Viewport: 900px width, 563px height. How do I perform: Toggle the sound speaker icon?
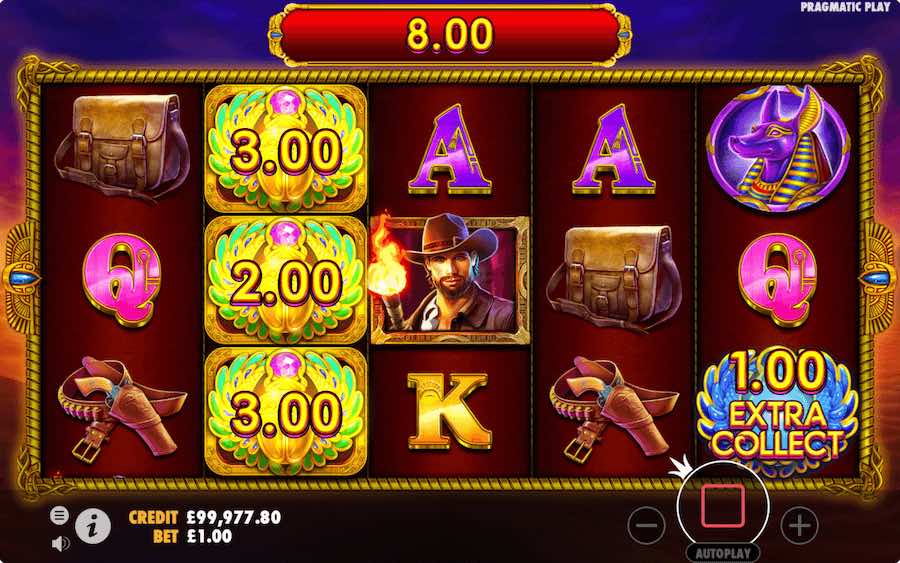click(x=60, y=543)
